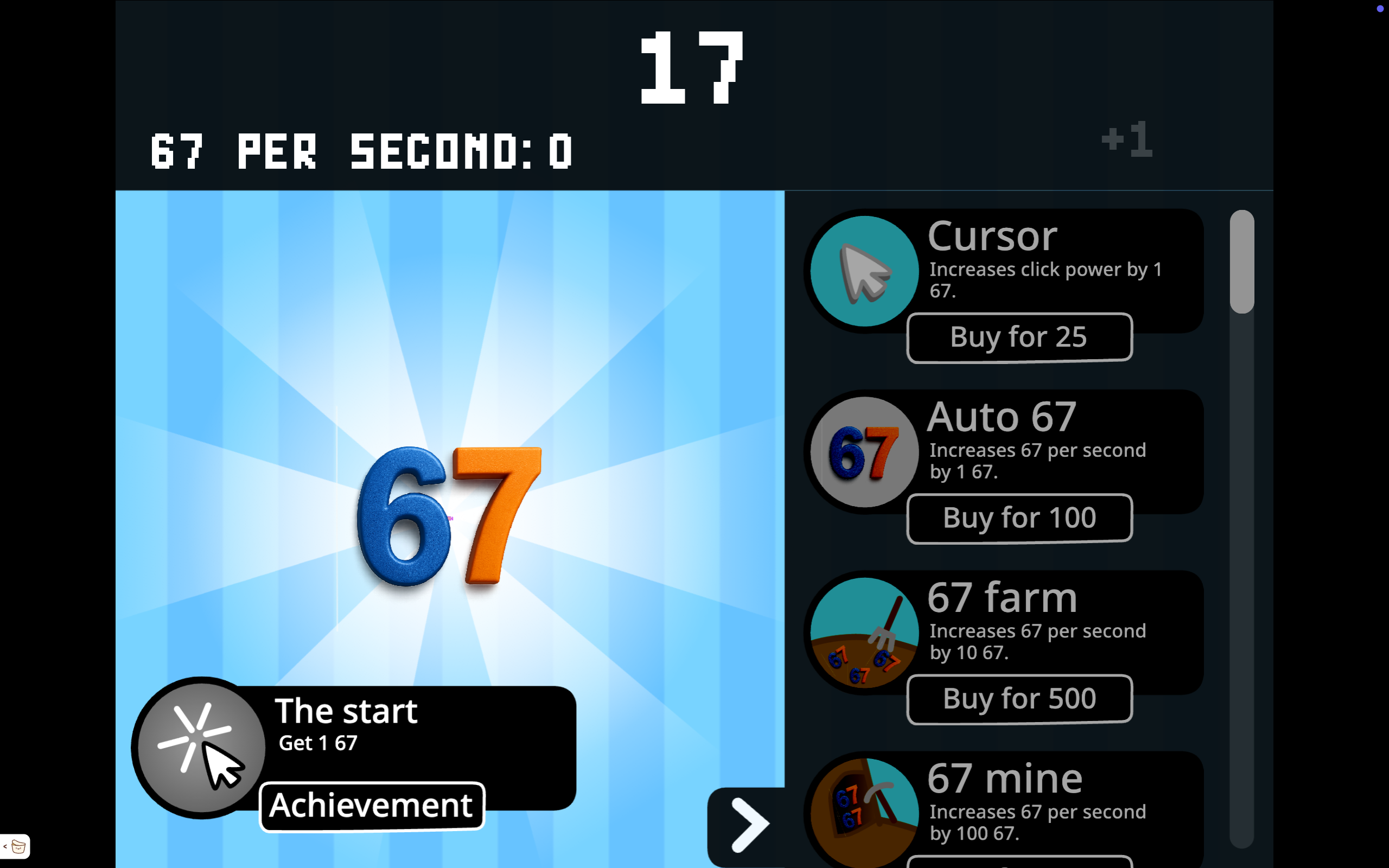Click the white right-arrow panel toggle
The height and width of the screenshot is (868, 1389).
[x=748, y=825]
